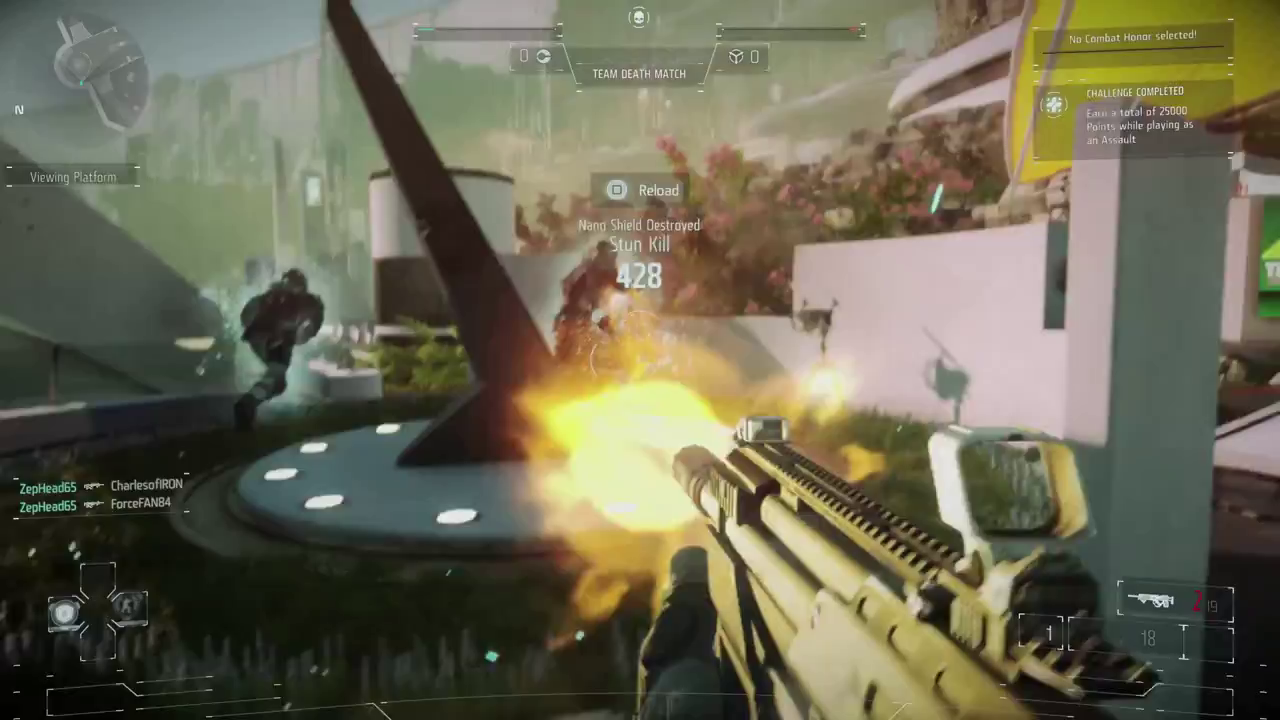The width and height of the screenshot is (1280, 720).
Task: Click the friendly team score progress bar
Action: [488, 31]
